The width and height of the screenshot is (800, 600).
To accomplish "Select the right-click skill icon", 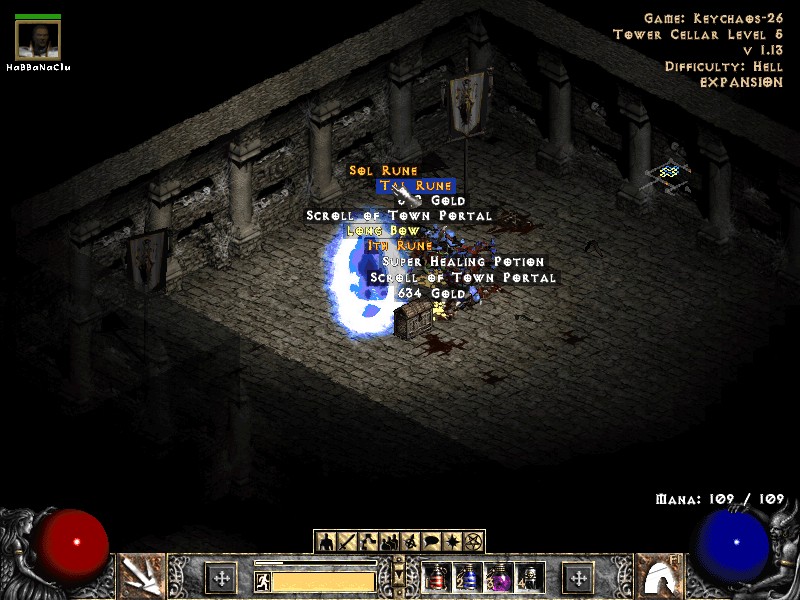I will pyautogui.click(x=659, y=576).
